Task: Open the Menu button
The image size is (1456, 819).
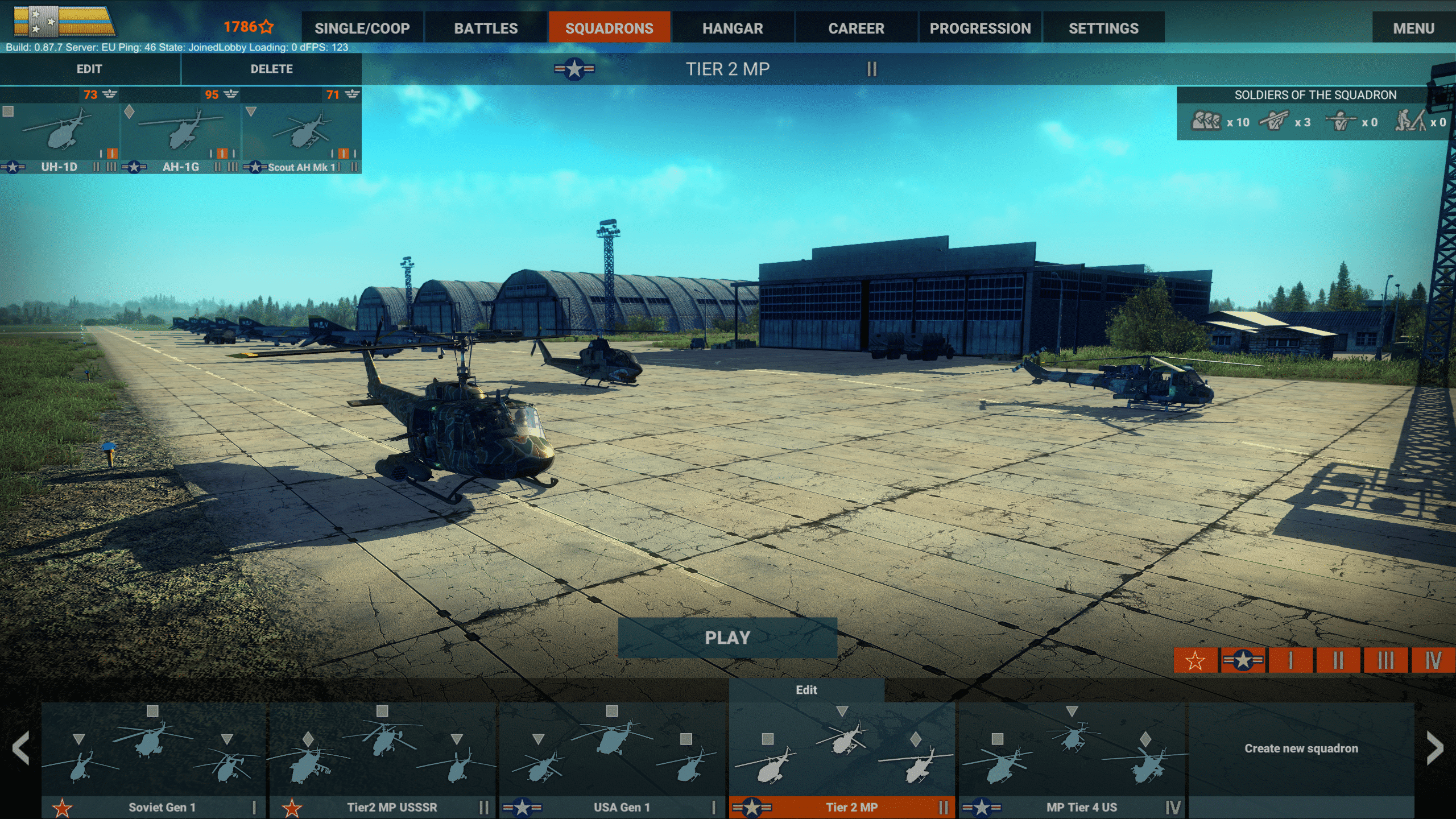Action: point(1413,28)
